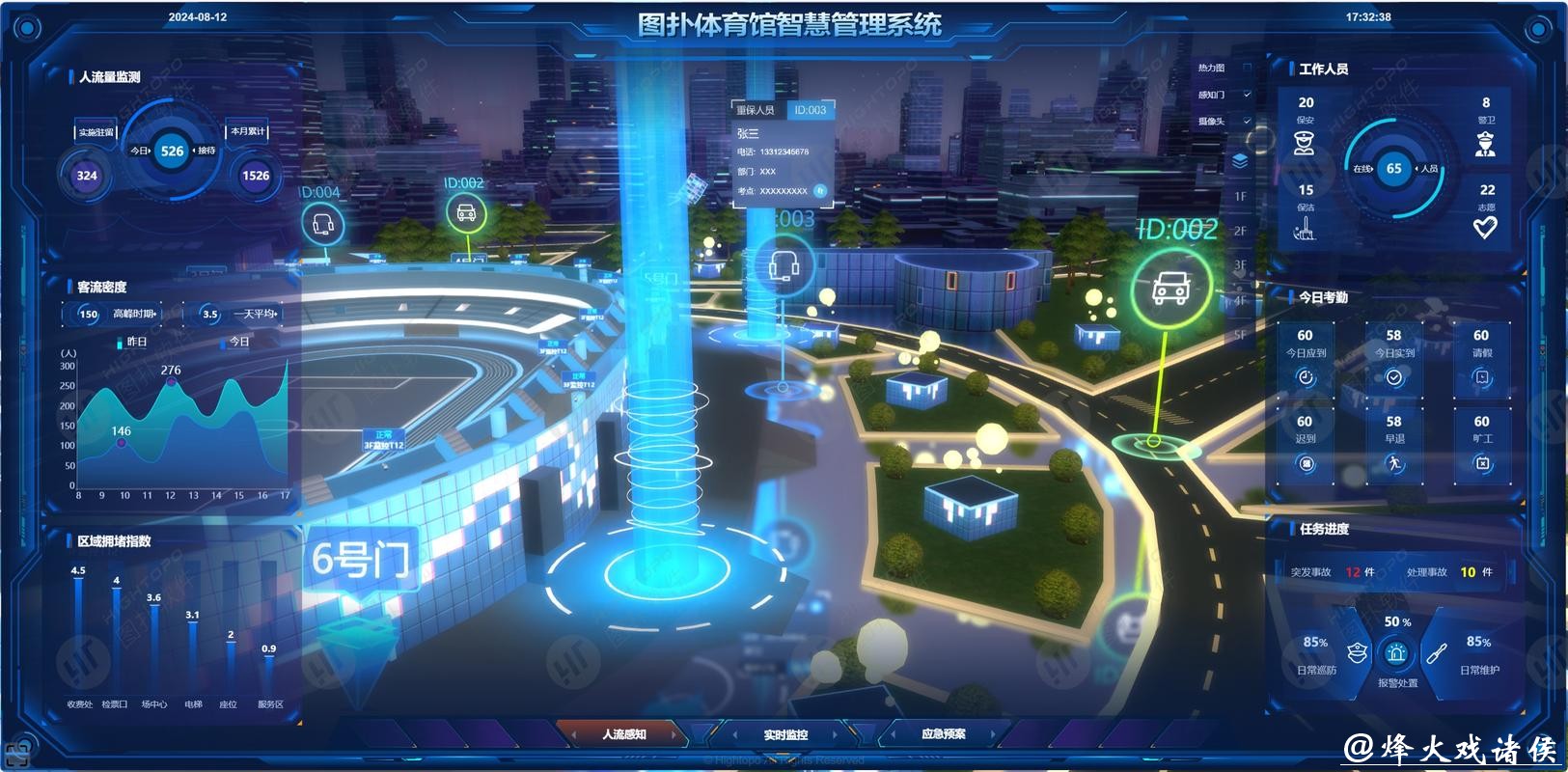Click the ID:003 headset marker on the map

(x=784, y=263)
